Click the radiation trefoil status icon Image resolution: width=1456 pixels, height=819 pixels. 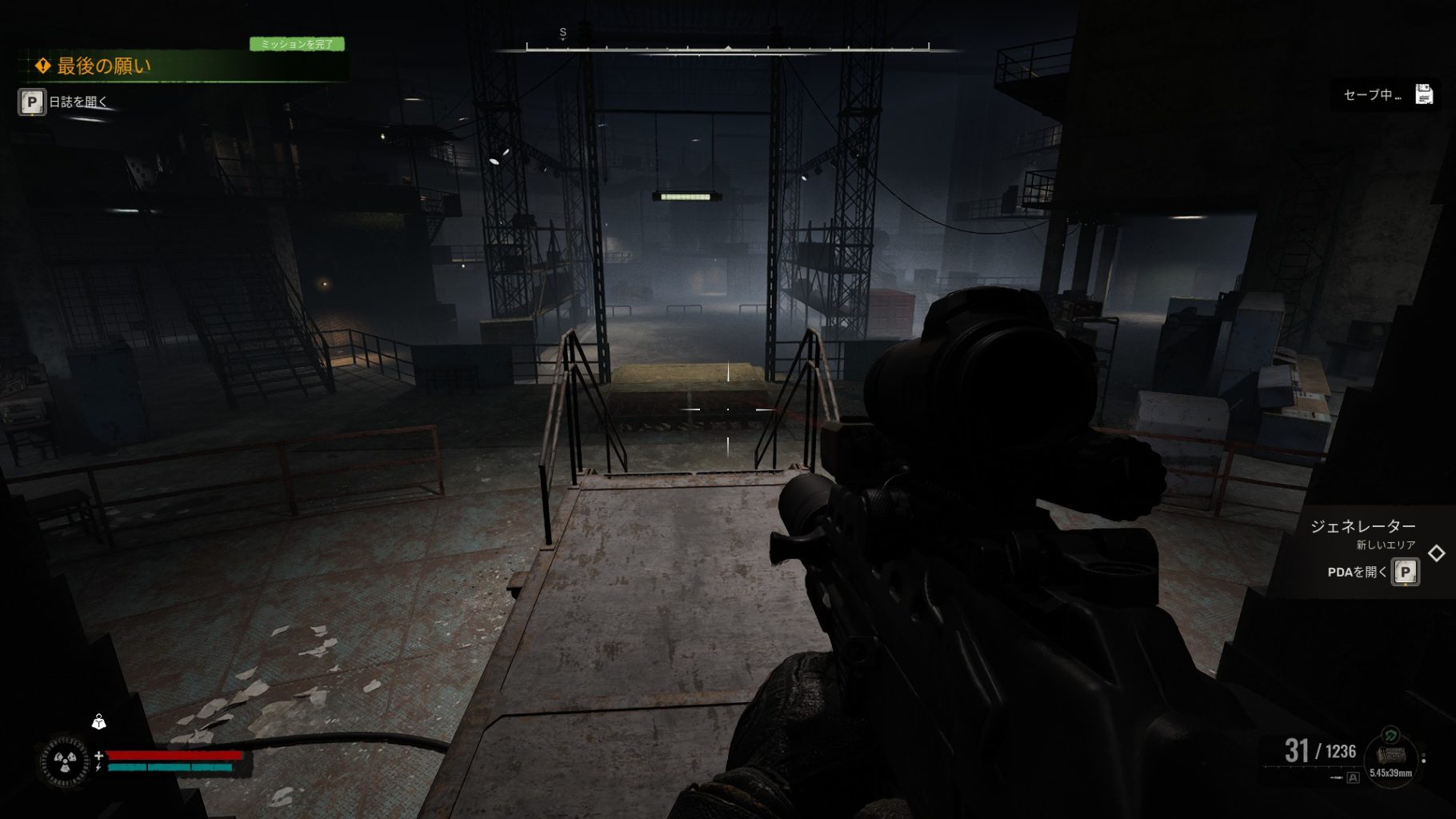click(x=65, y=761)
